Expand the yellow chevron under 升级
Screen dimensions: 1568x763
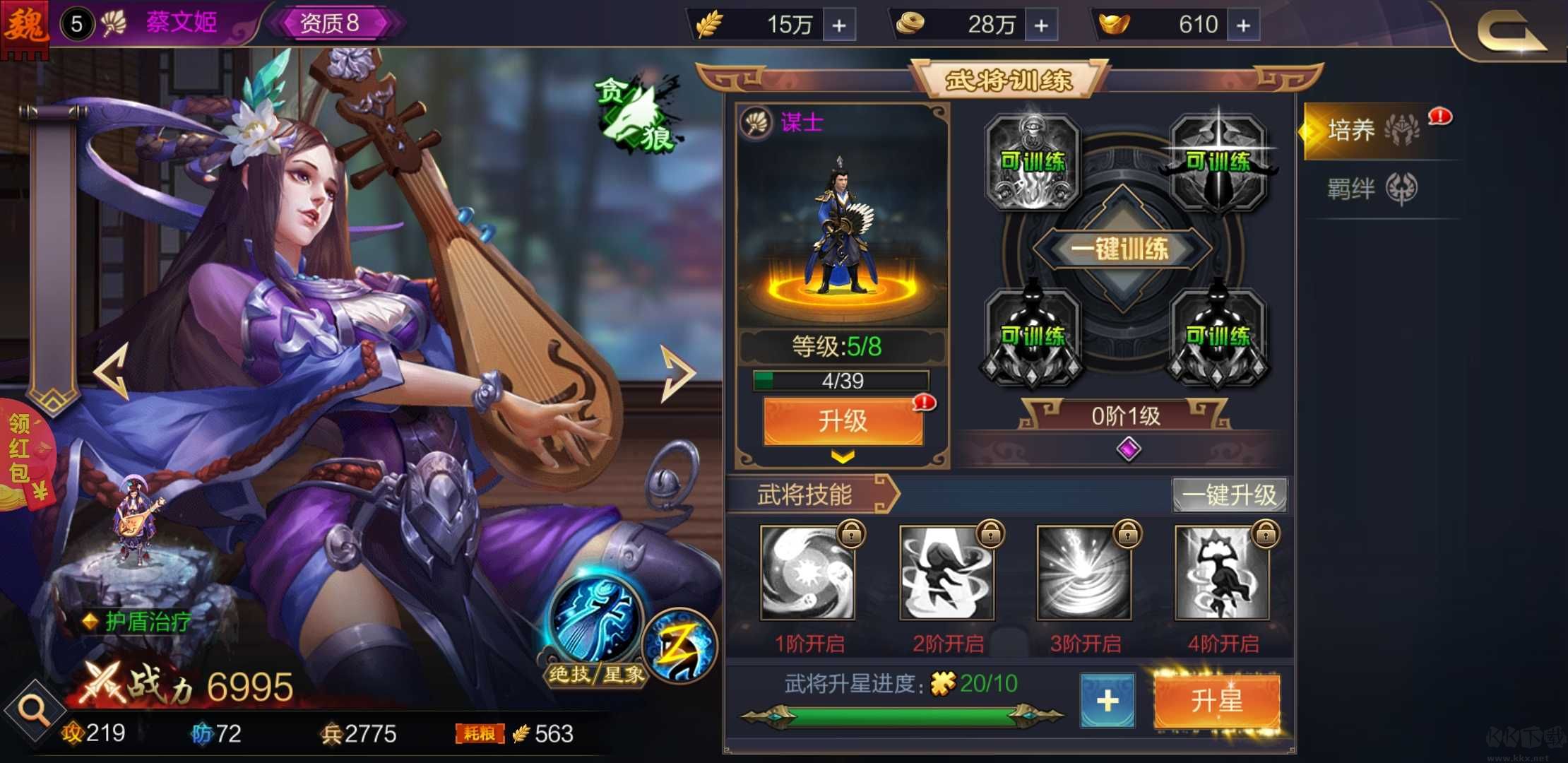842,456
